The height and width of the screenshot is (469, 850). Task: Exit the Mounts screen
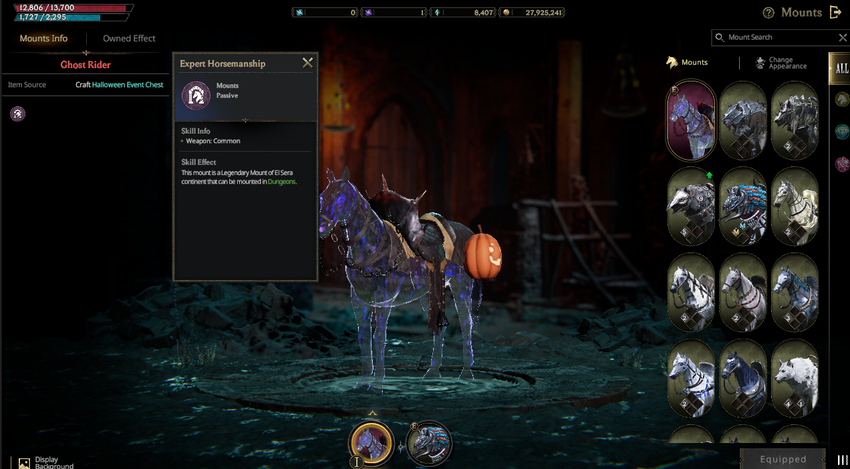836,13
